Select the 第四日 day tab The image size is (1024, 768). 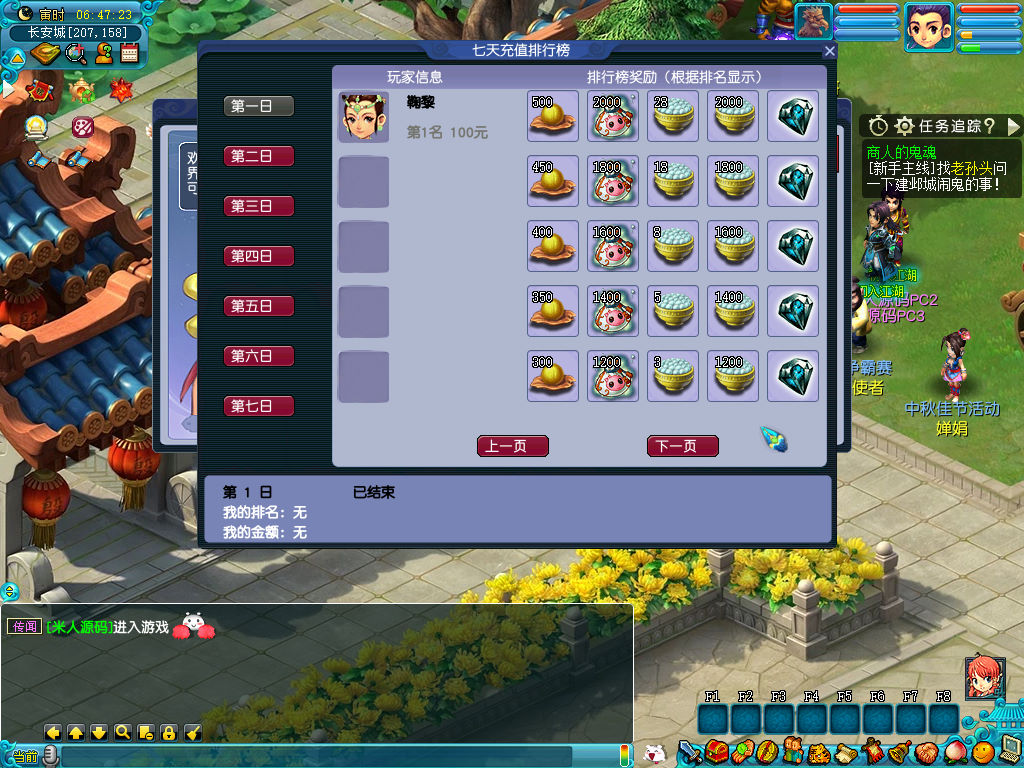[259, 256]
